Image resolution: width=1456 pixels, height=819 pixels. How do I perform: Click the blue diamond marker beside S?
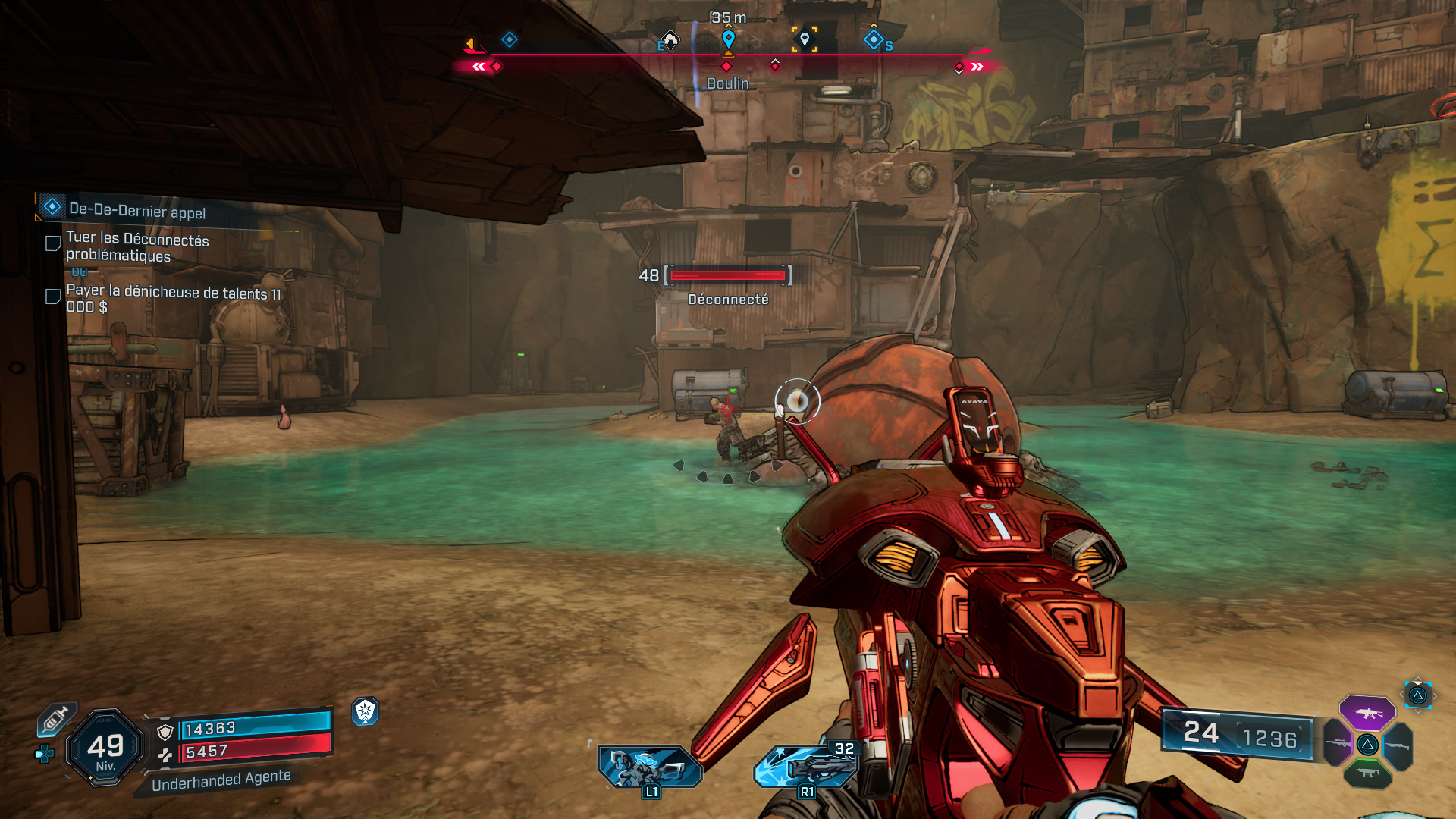[x=873, y=39]
